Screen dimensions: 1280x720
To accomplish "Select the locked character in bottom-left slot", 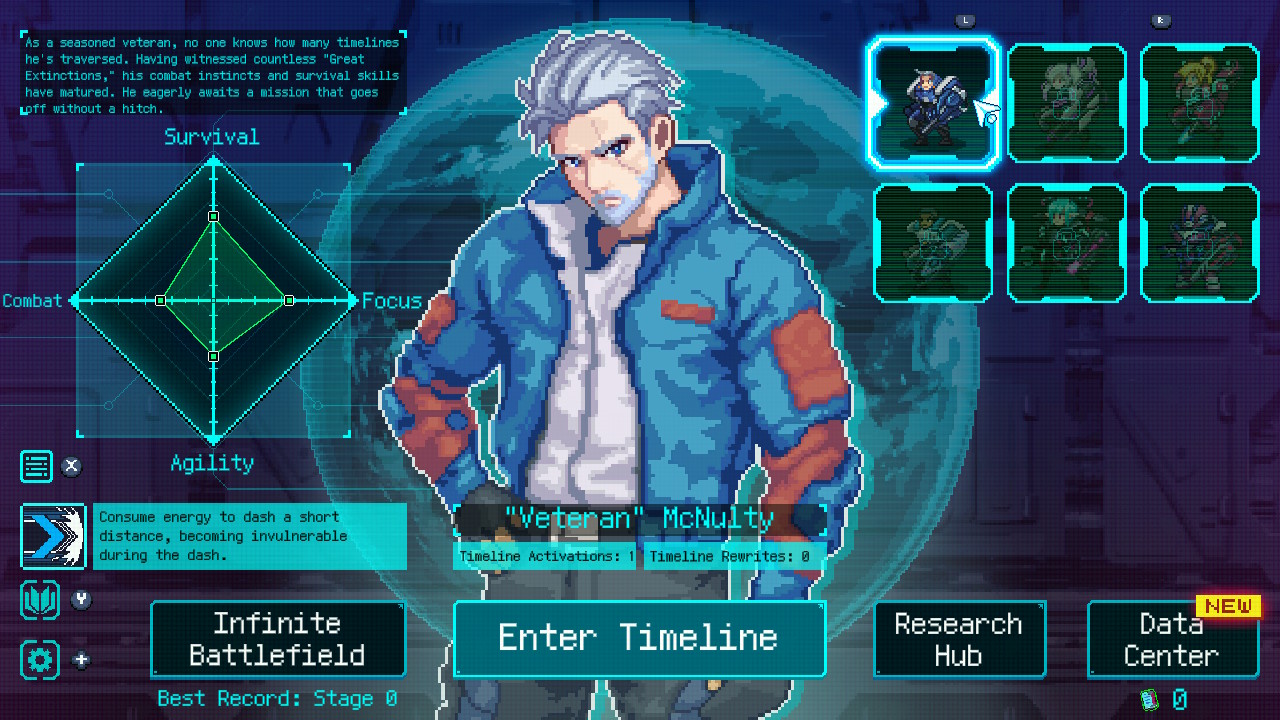I will click(933, 242).
